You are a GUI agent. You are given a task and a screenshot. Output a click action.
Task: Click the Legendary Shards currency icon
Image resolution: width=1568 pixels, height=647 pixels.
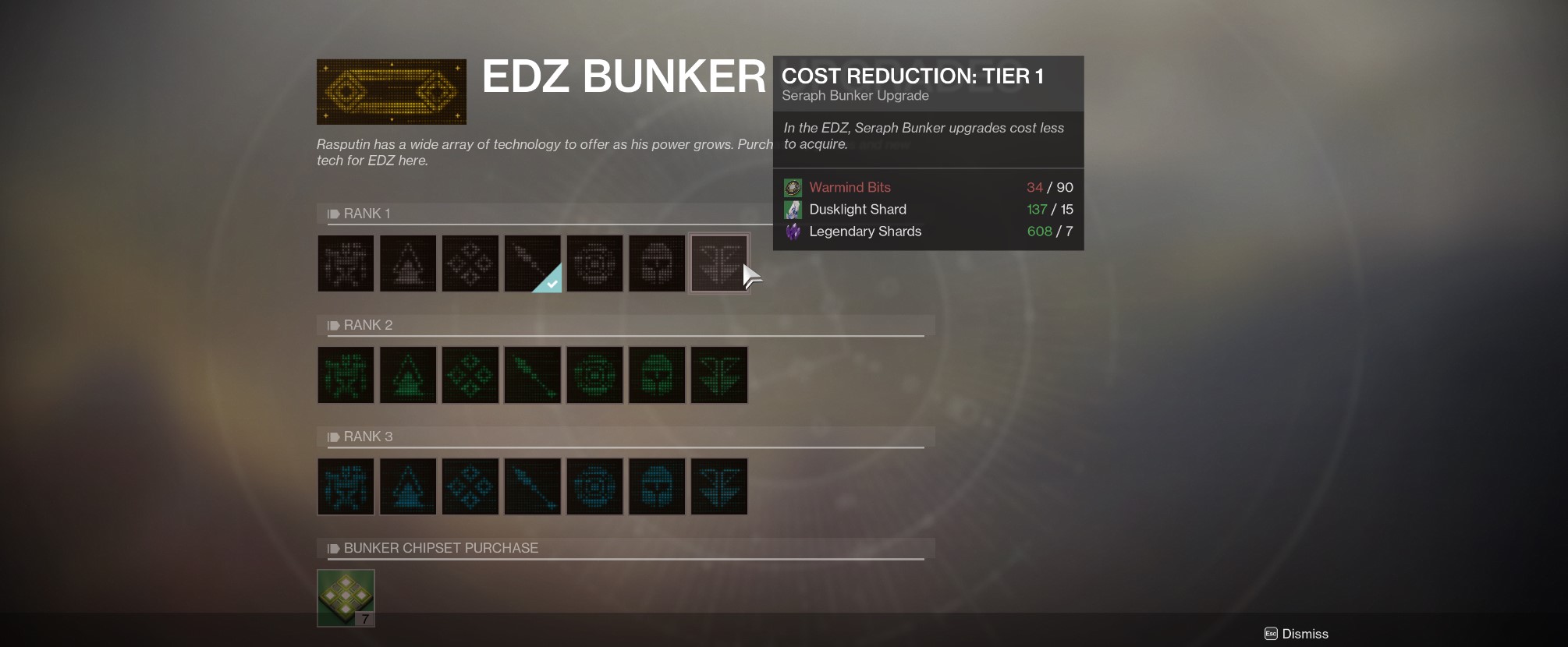[x=793, y=231]
